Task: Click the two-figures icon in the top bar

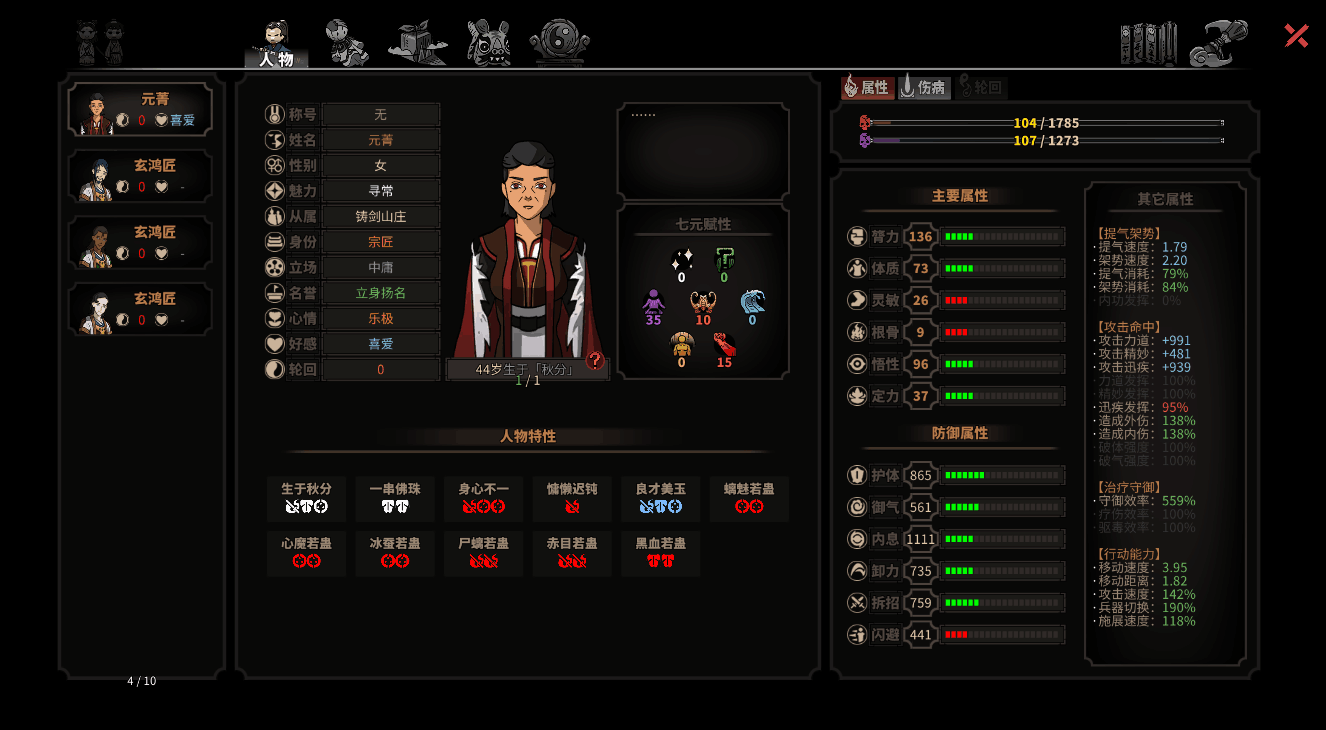Action: click(101, 43)
